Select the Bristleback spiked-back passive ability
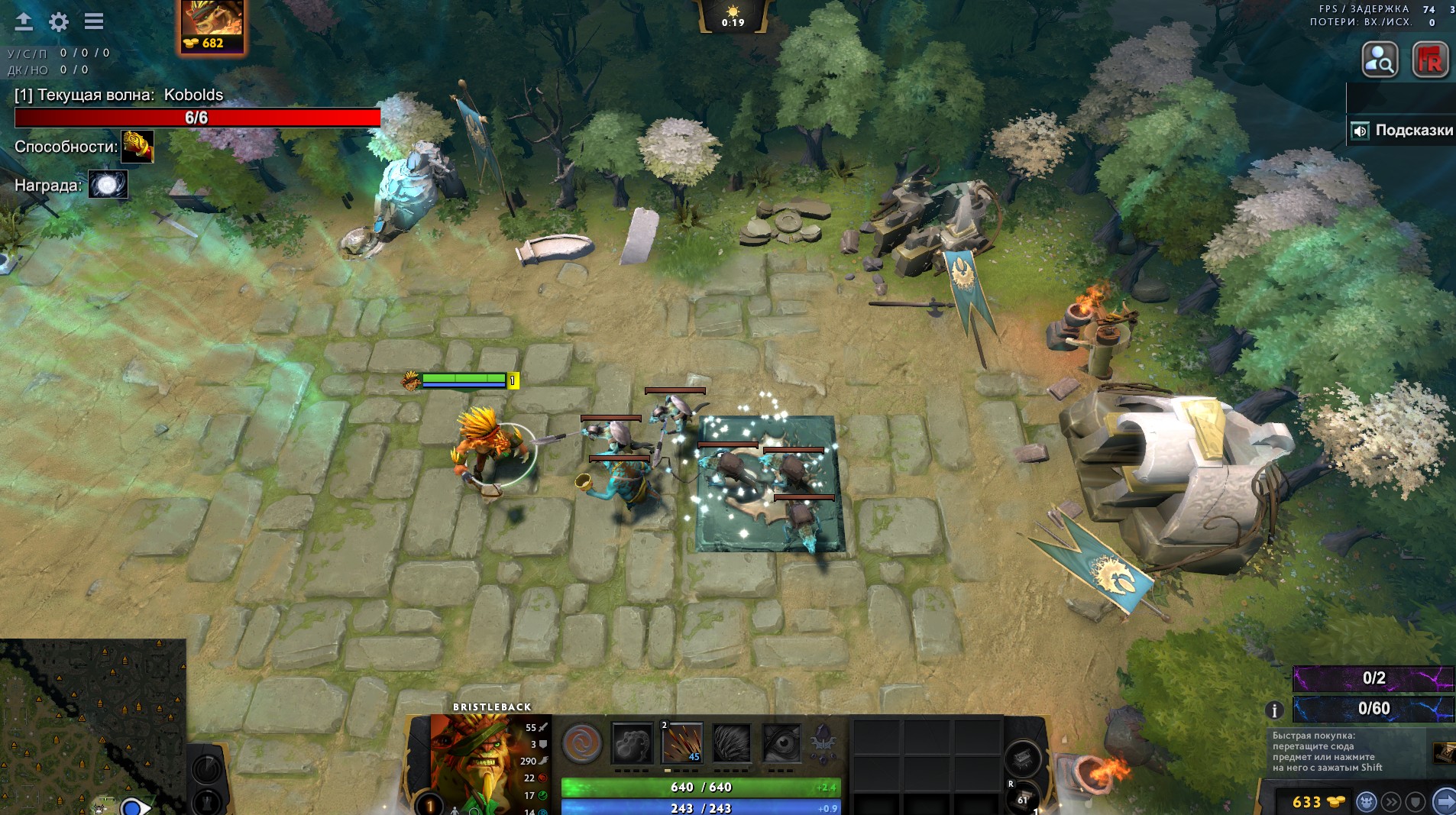This screenshot has width=1456, height=815. (x=732, y=743)
